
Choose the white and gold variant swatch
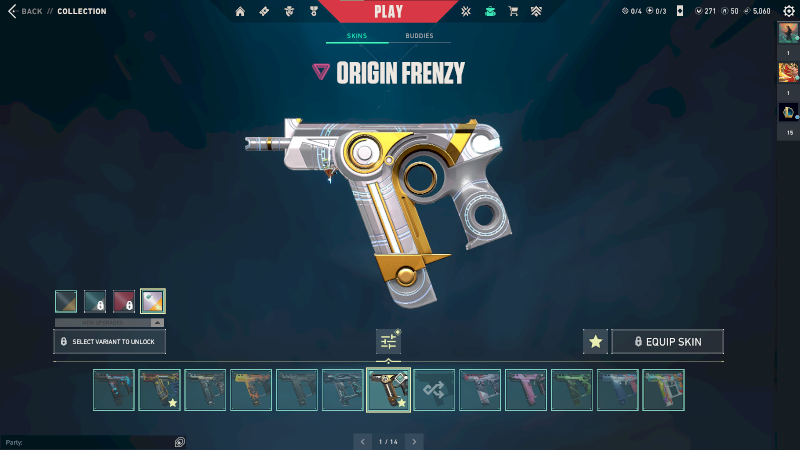tap(153, 301)
